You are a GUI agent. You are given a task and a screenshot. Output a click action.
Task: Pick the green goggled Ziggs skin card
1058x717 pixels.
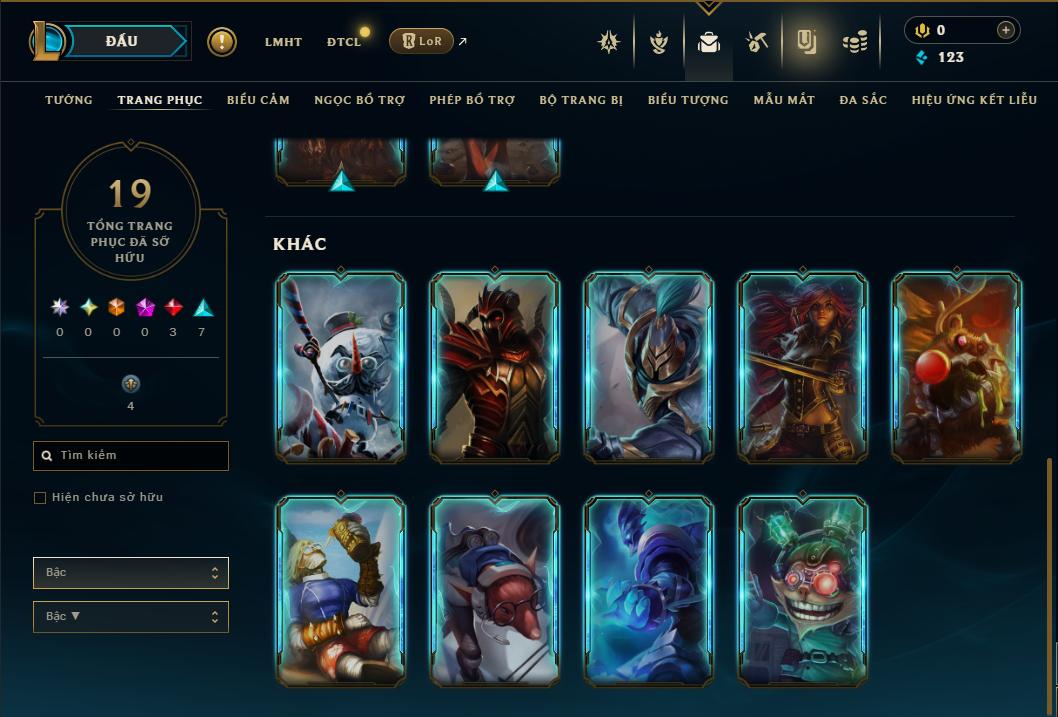[x=803, y=590]
